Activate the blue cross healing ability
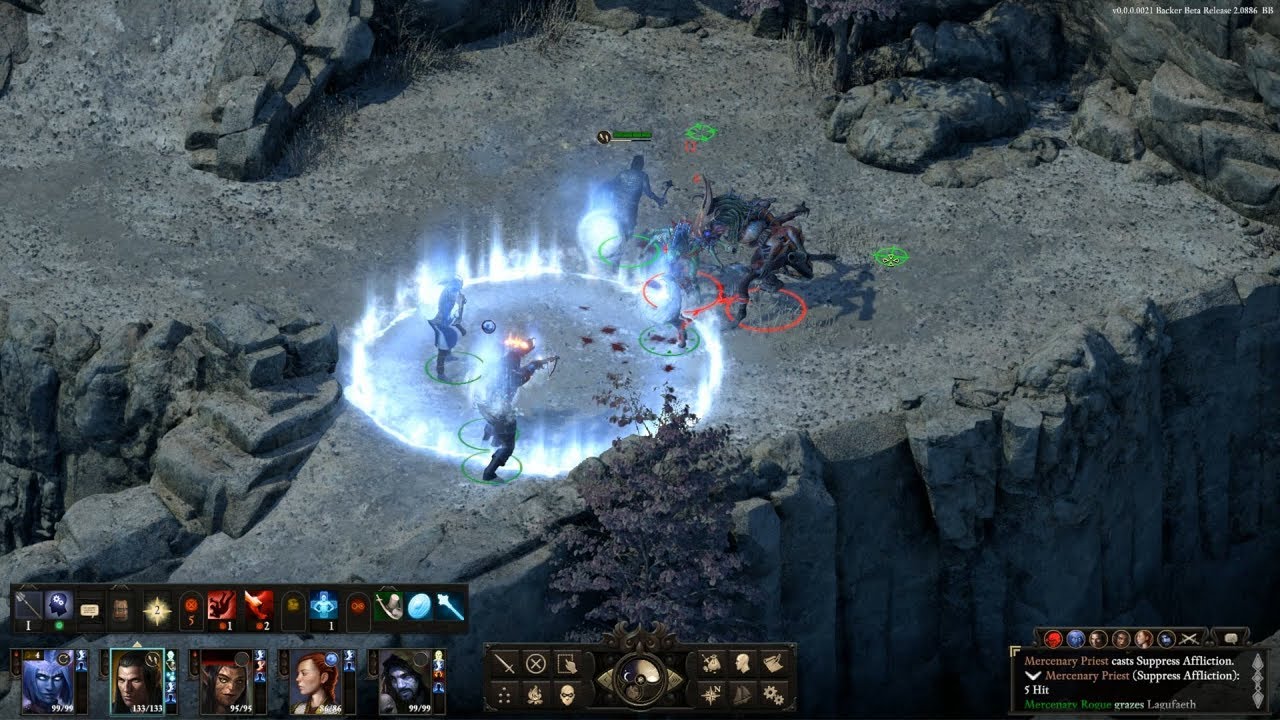Screen dimensions: 1280x720 323,606
